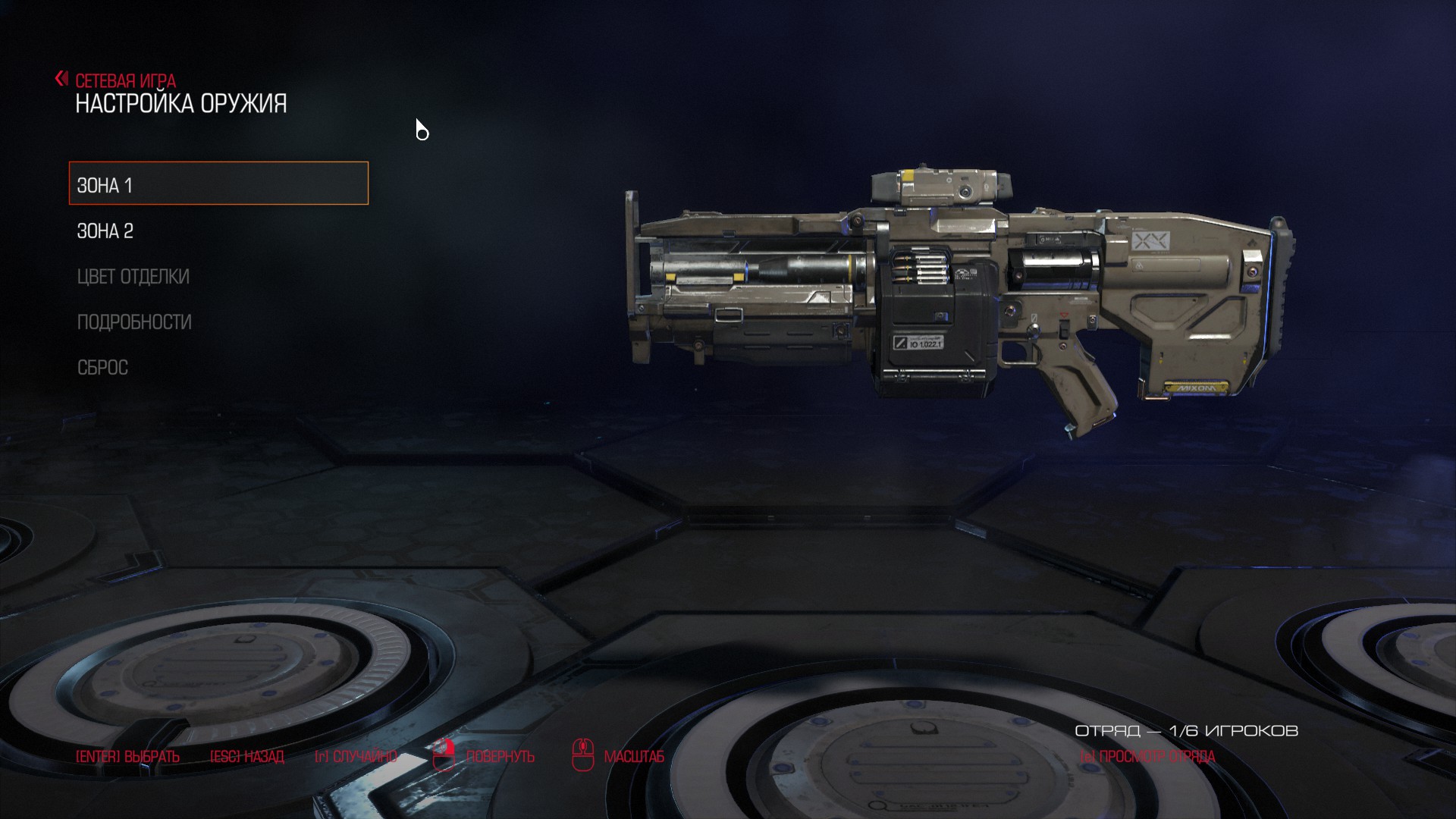This screenshot has height=819, width=1456.
Task: Click the НАЗАД back button
Action: click(x=246, y=756)
